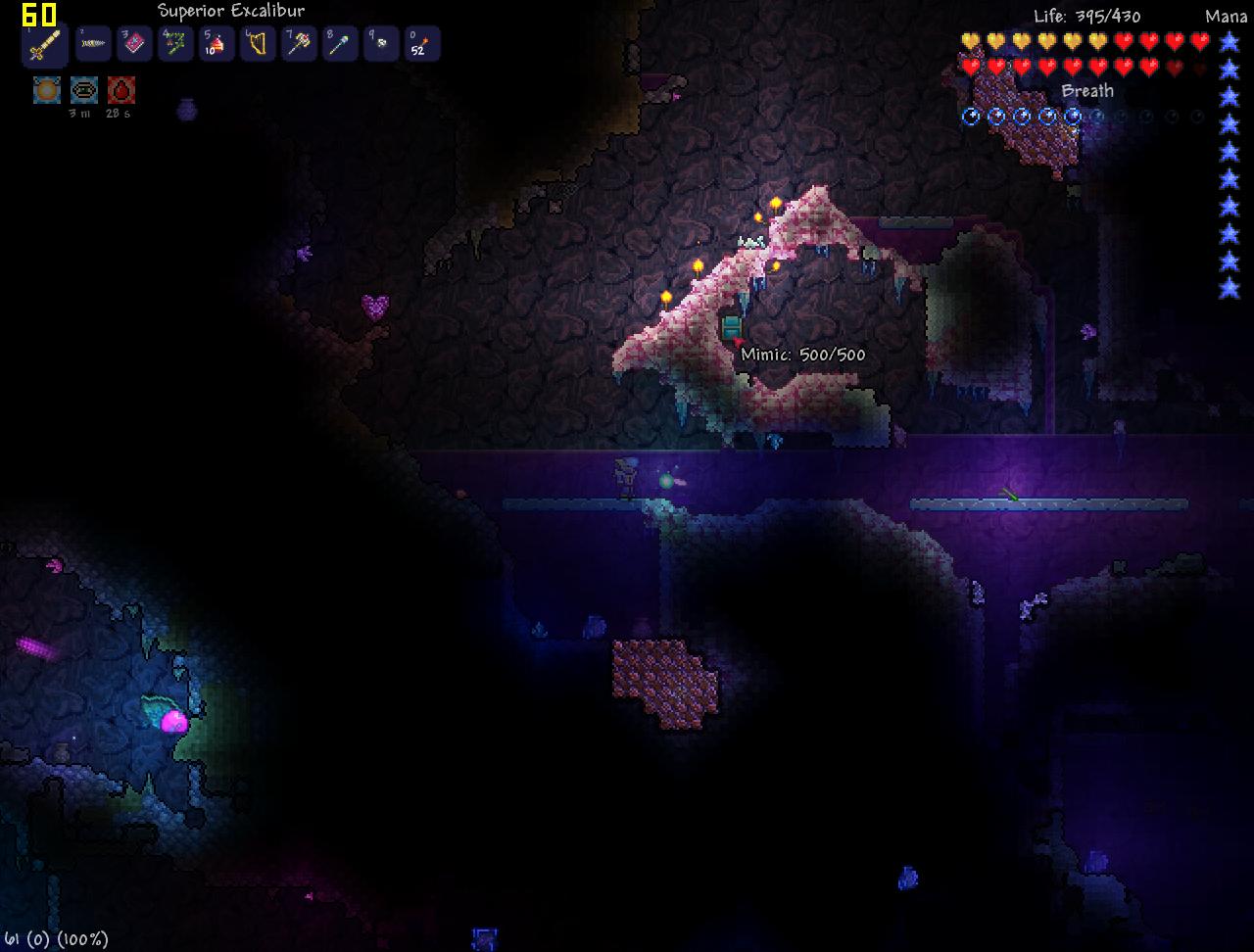1254x952 pixels.
Task: Cancel the orange orb buff icon
Action: pyautogui.click(x=45, y=89)
